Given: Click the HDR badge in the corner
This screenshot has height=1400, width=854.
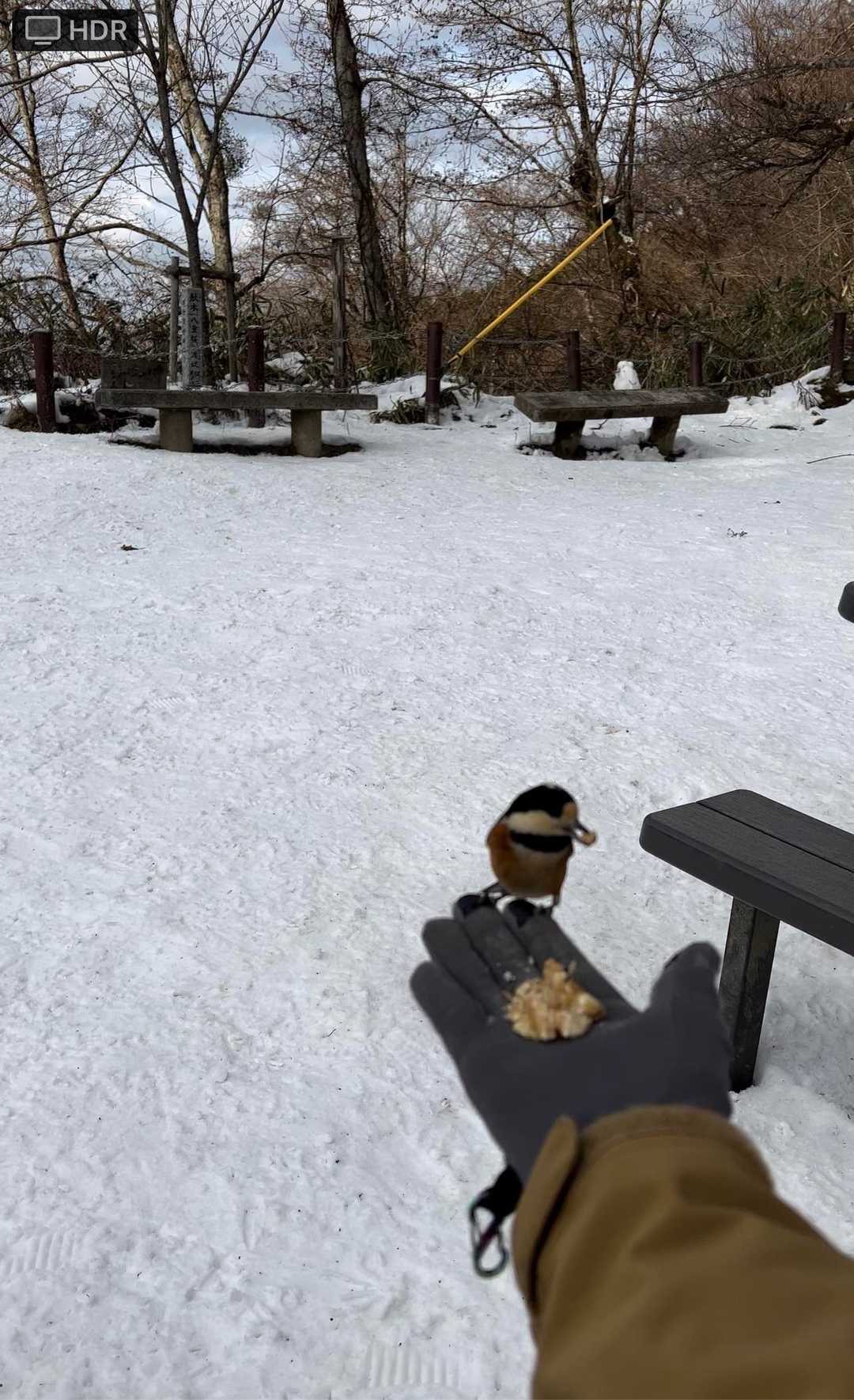Looking at the screenshot, I should point(76,30).
